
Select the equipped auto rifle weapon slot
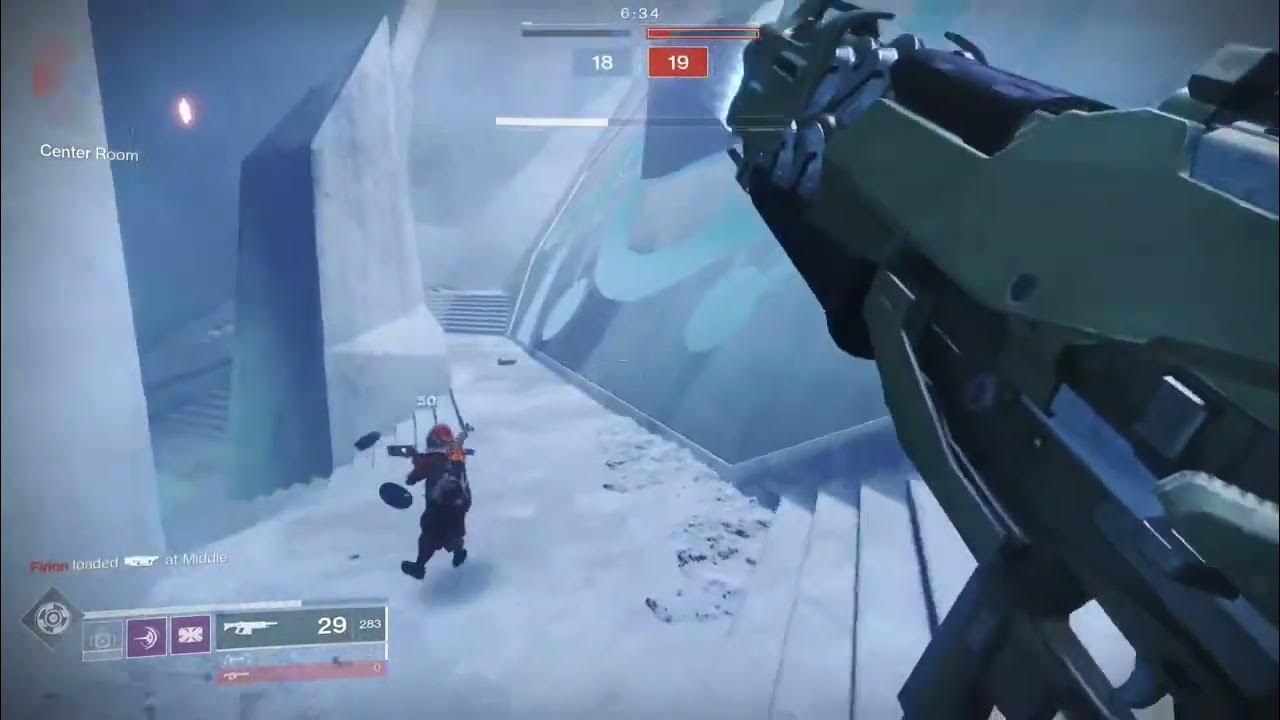point(301,627)
